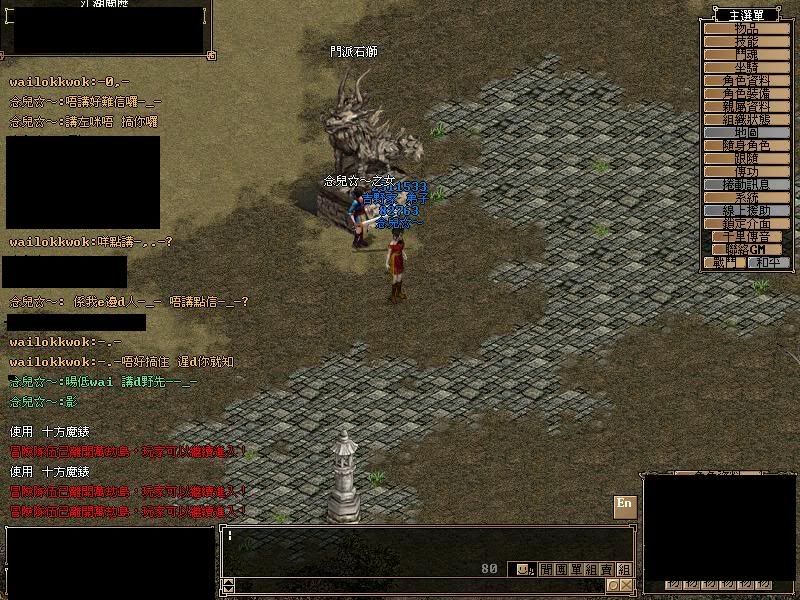Viewport: 800px width, 600px height.
Task: Switch to 戰鬥 combat mode
Action: [x=725, y=263]
